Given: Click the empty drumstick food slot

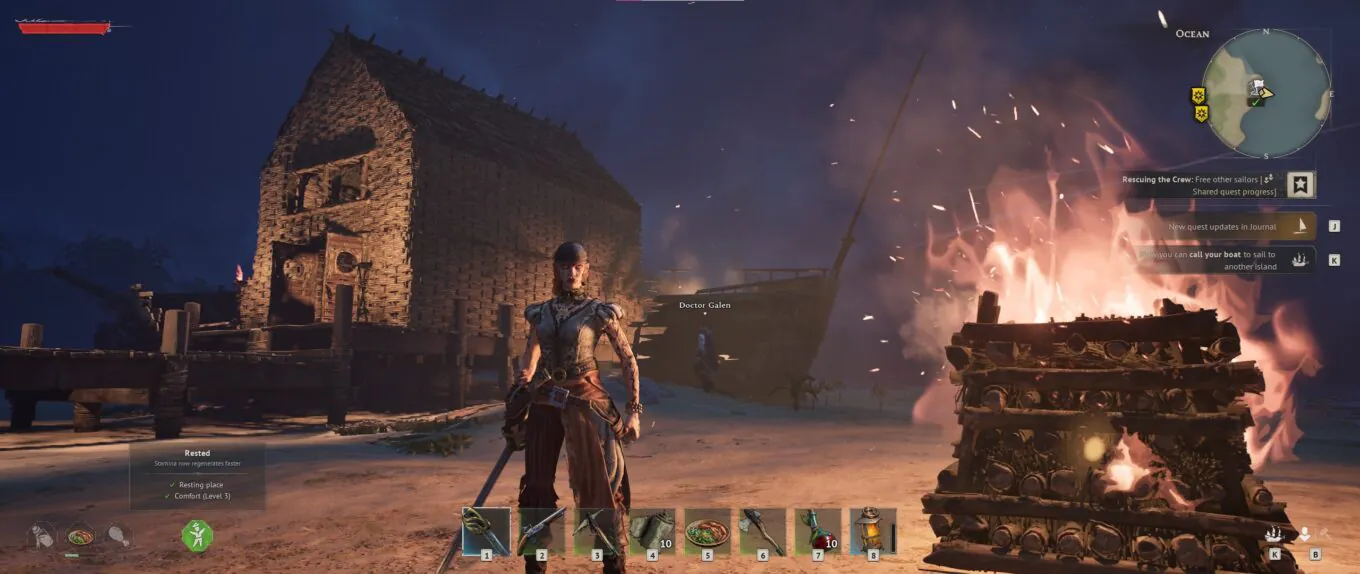Looking at the screenshot, I should tap(118, 536).
